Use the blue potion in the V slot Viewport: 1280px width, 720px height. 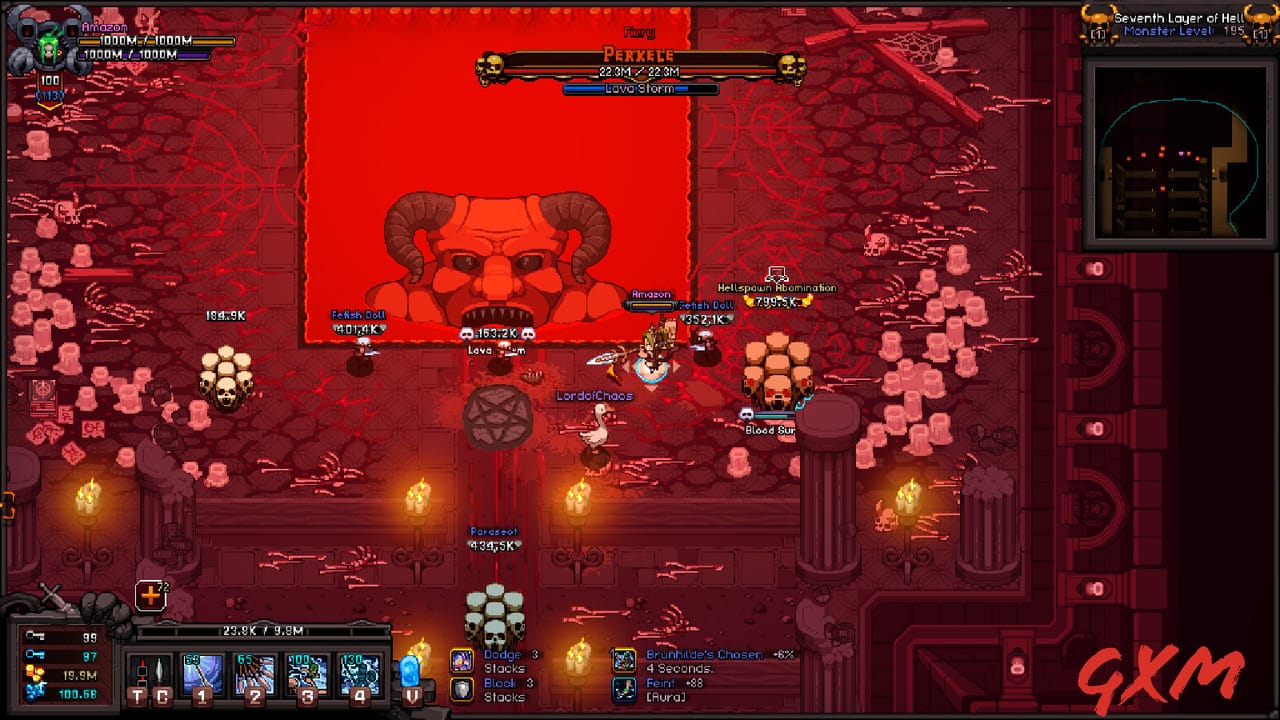(410, 672)
